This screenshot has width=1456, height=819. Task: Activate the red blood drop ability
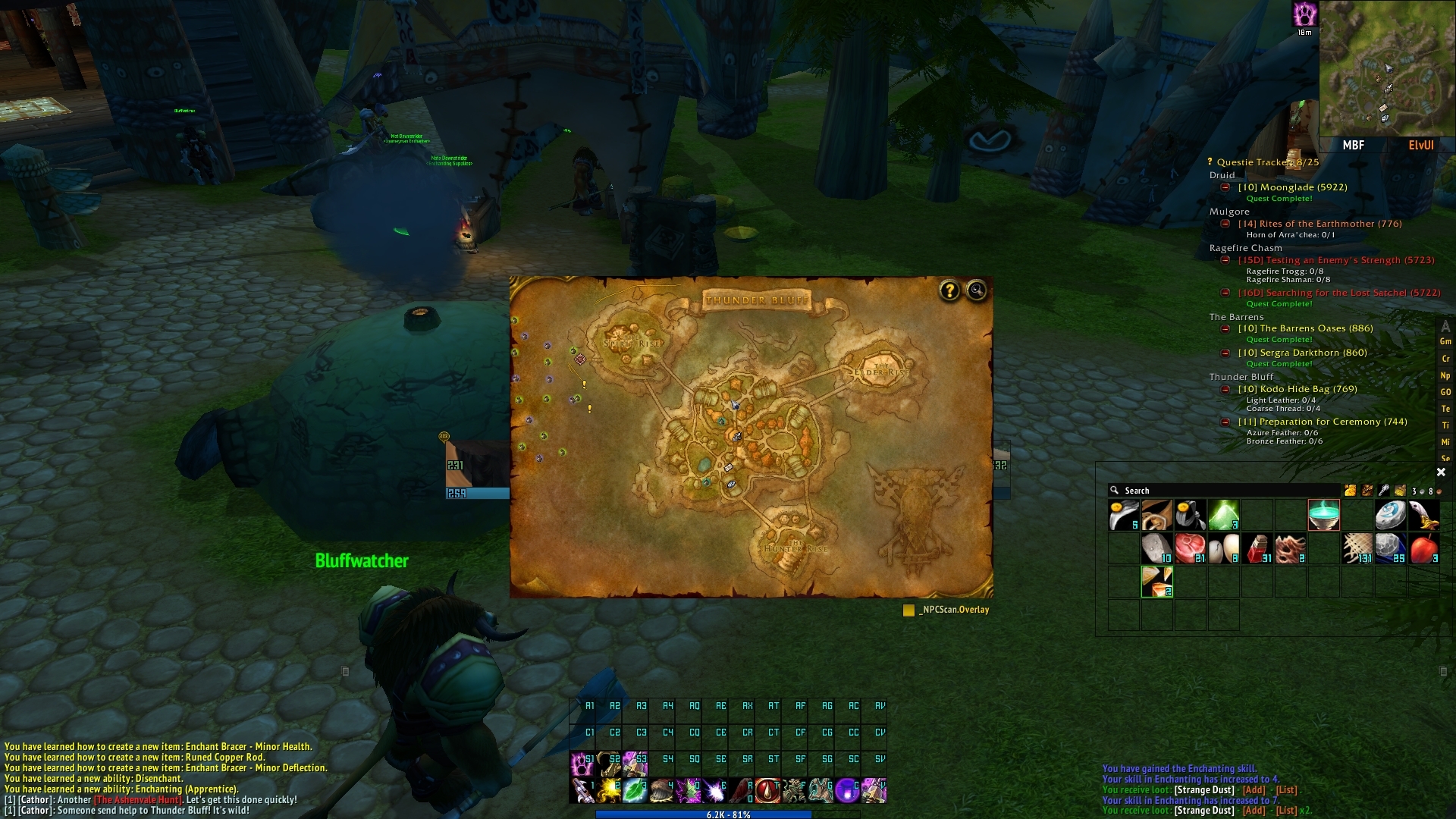767,791
